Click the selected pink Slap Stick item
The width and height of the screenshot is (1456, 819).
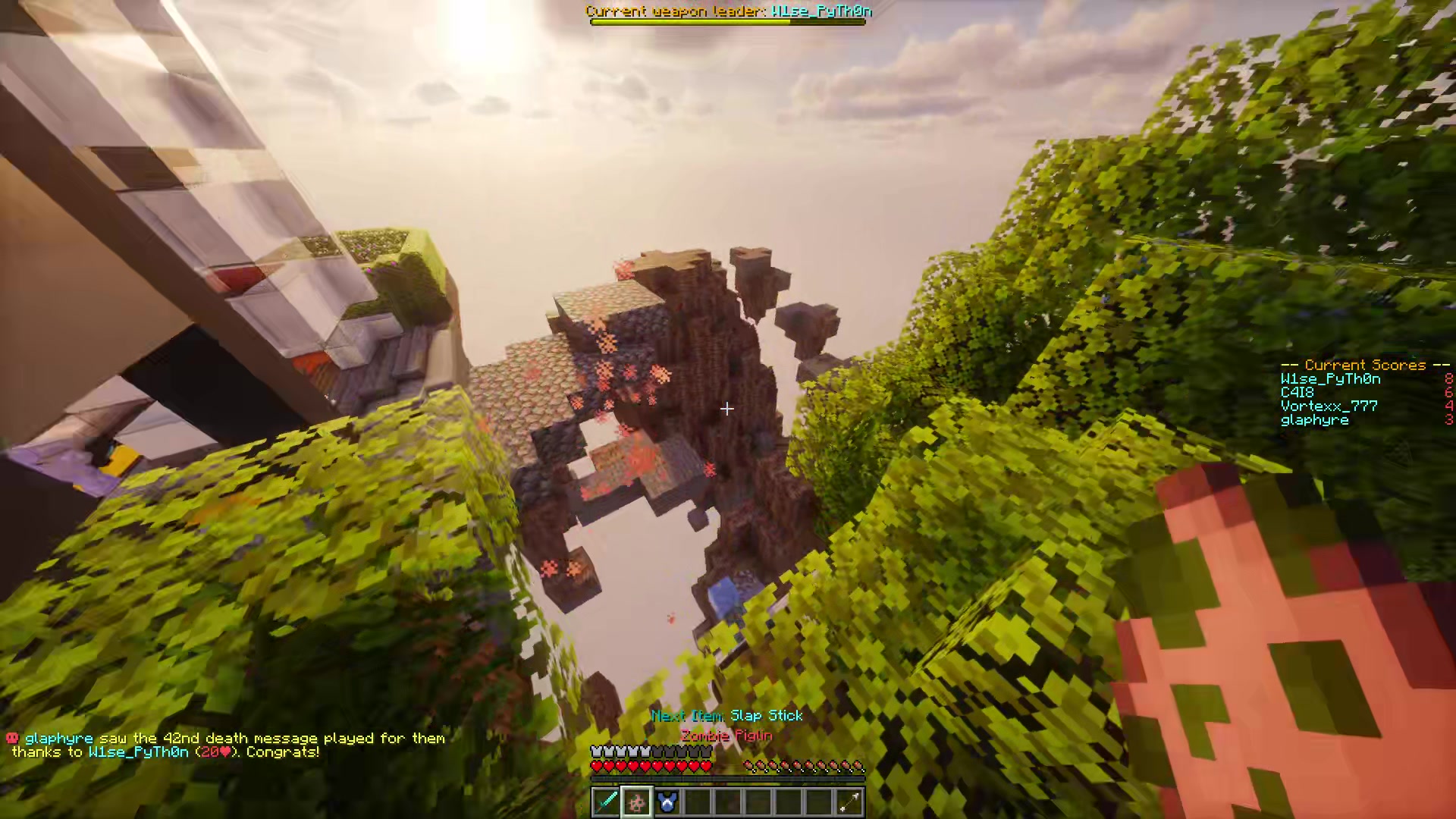click(x=635, y=802)
